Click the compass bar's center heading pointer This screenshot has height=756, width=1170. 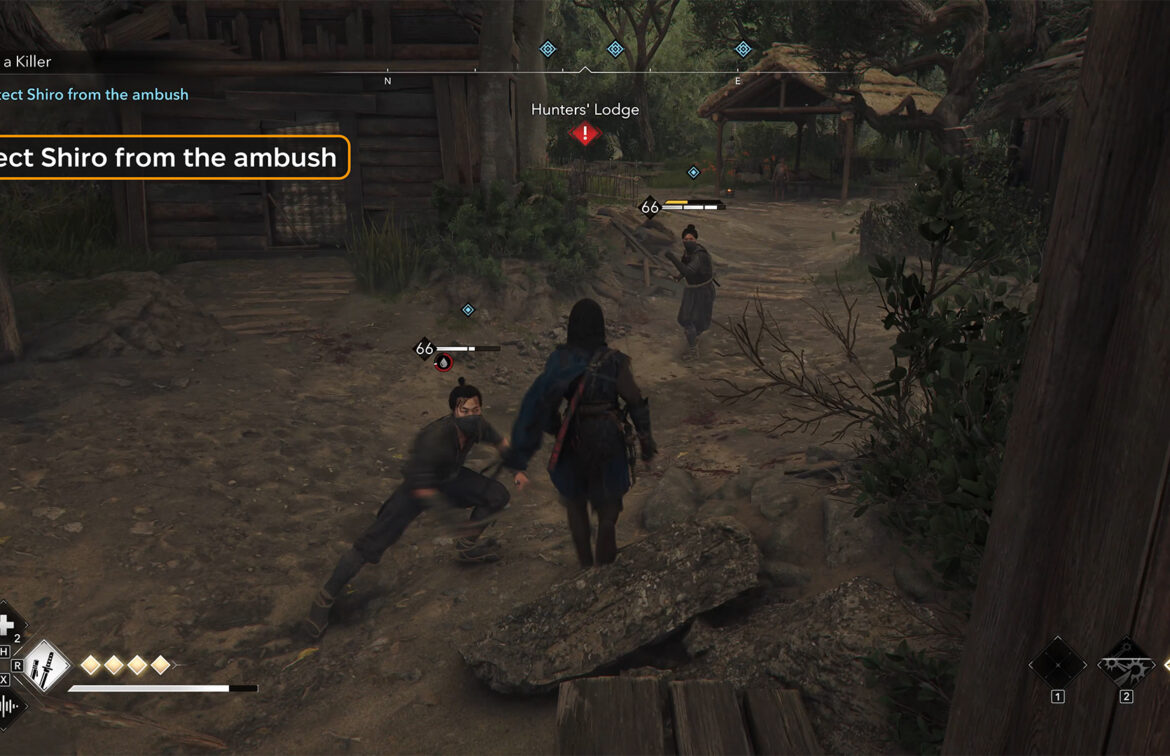585,70
